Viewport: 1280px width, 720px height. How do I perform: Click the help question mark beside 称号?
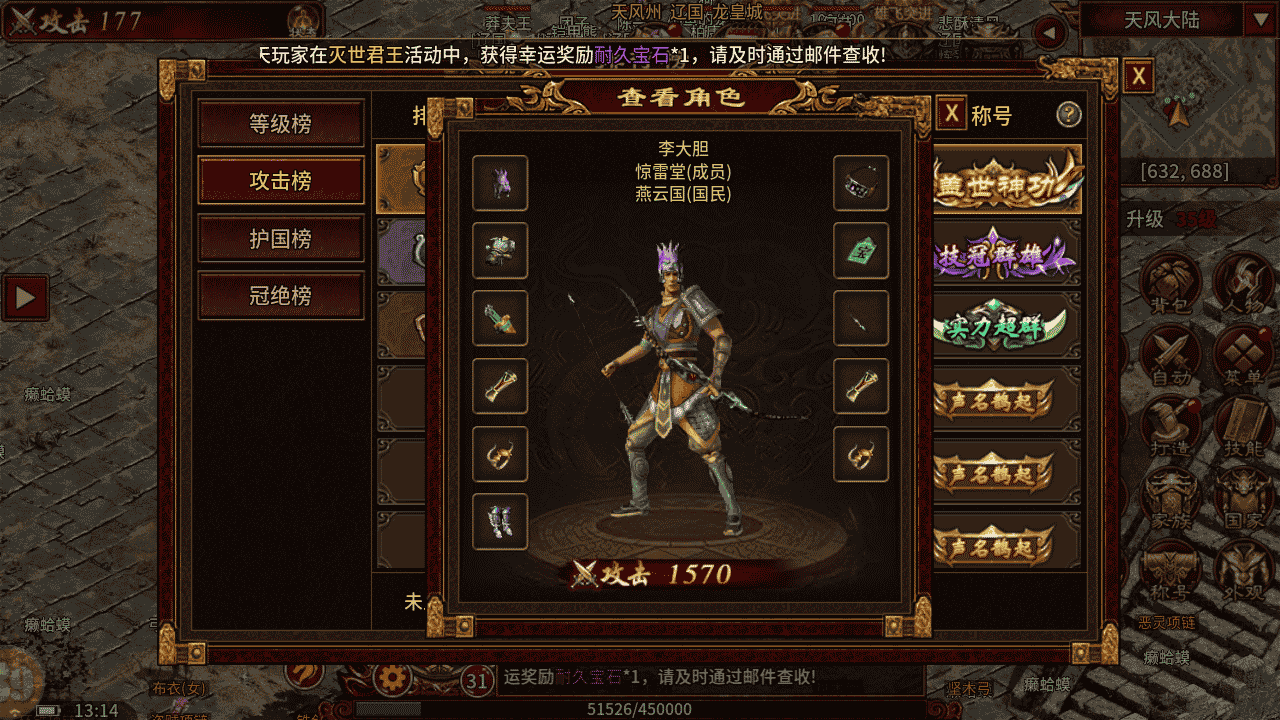pyautogui.click(x=1069, y=116)
